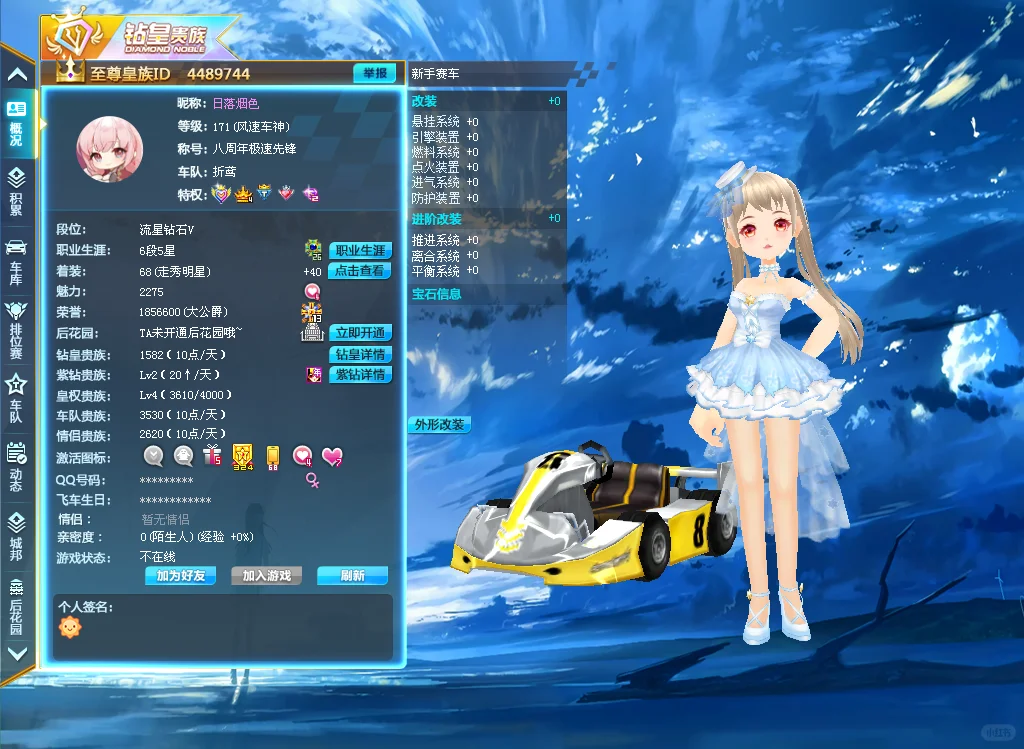Screen dimensions: 1024x749
Task: Switch to the 概况 overview tab
Action: coord(17,124)
